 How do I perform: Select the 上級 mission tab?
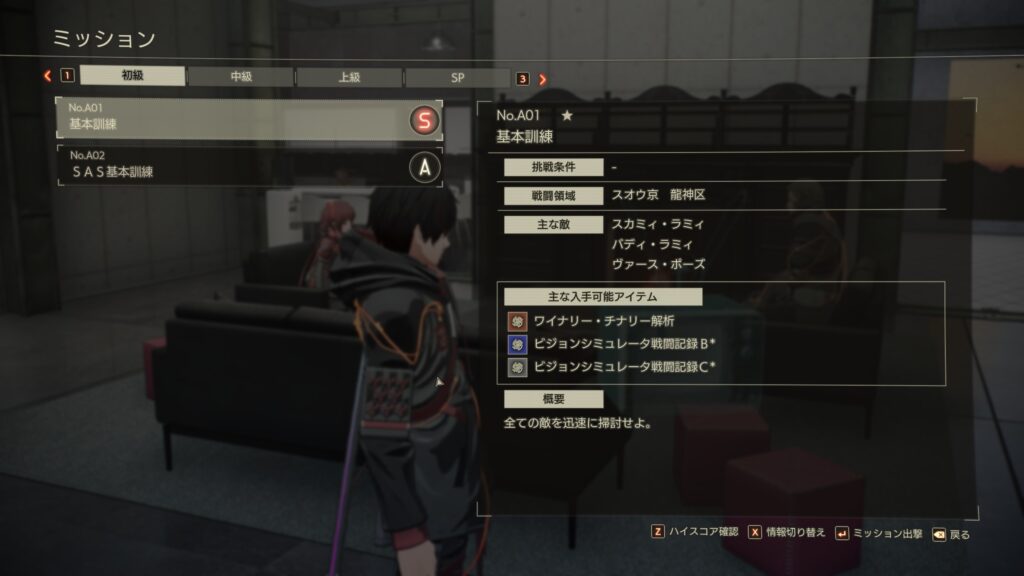pyautogui.click(x=349, y=77)
